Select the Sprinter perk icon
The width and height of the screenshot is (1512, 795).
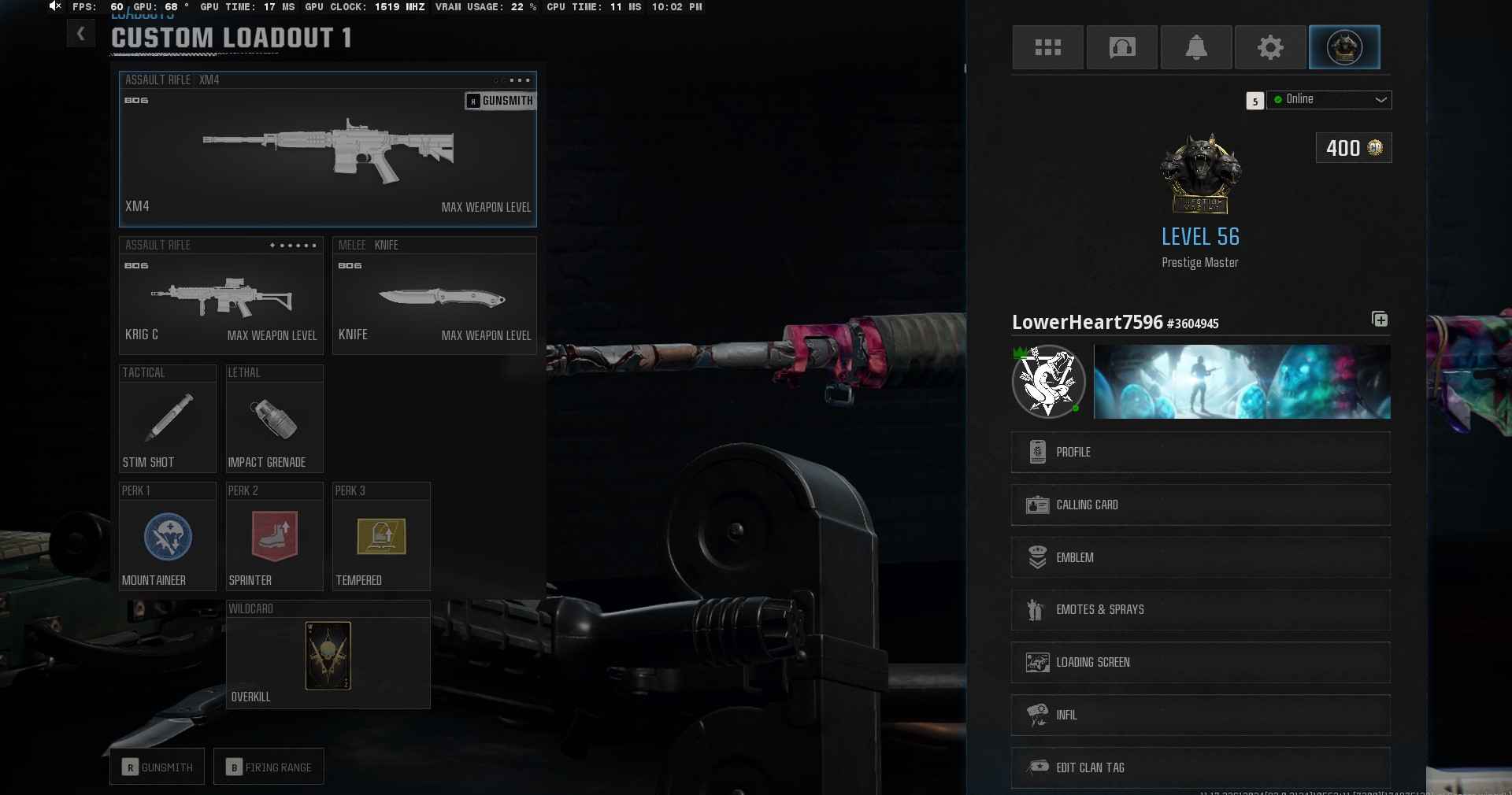(x=273, y=538)
